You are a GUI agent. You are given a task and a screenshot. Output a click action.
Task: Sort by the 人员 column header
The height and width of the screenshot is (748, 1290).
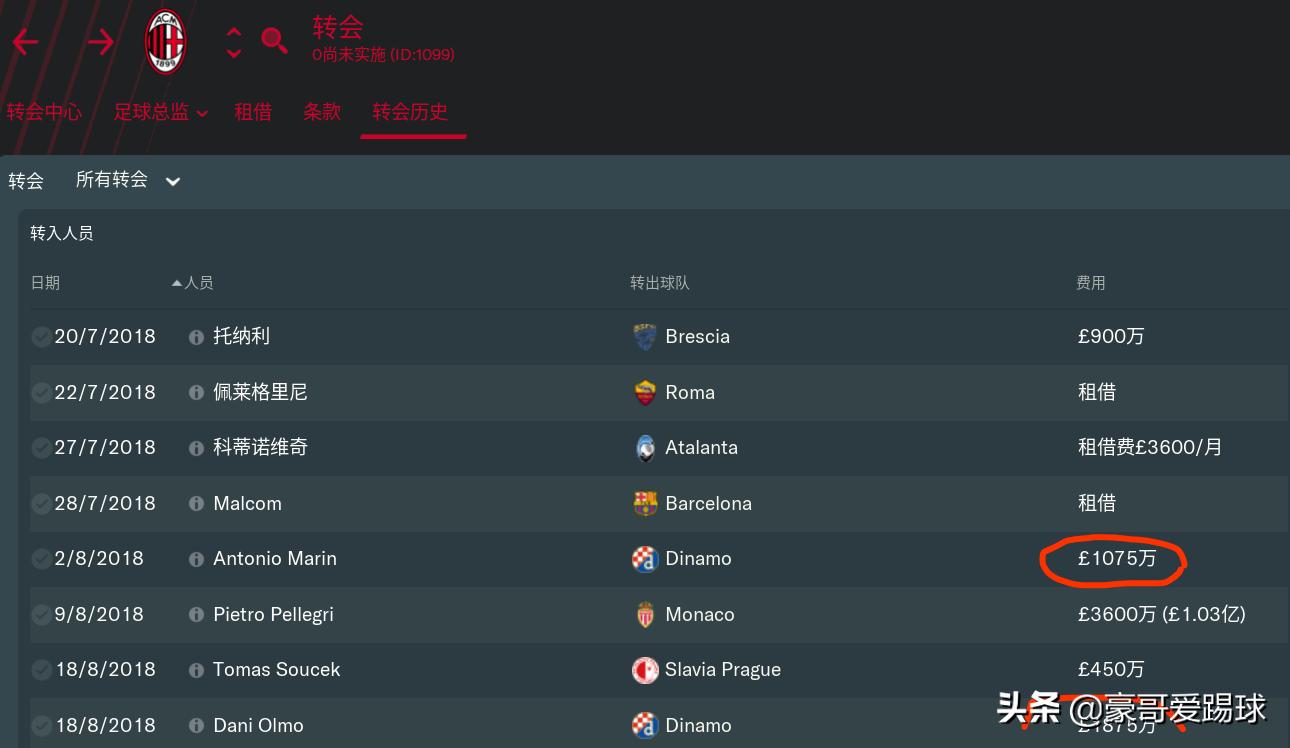click(198, 283)
